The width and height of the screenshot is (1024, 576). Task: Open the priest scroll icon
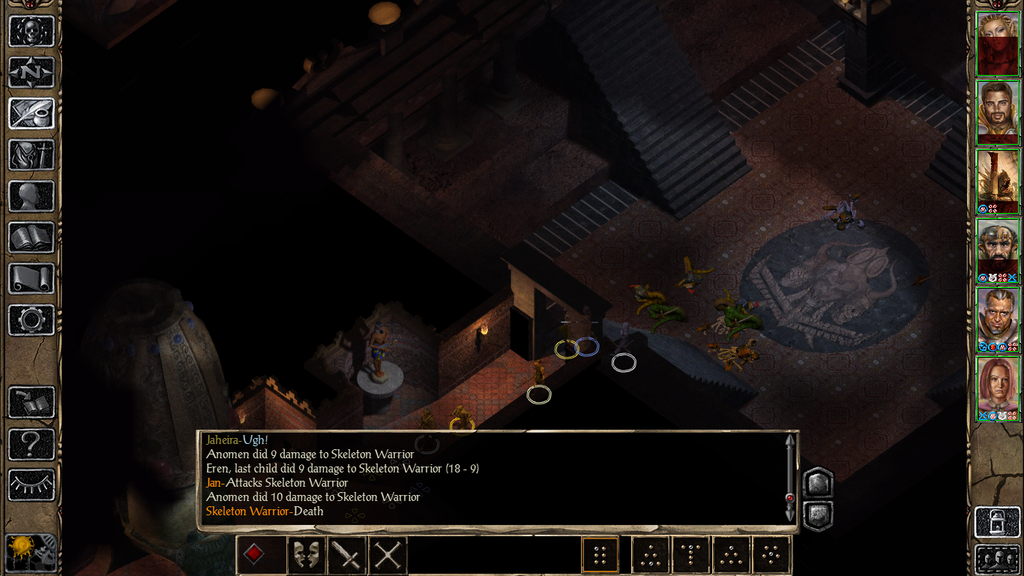pos(31,278)
